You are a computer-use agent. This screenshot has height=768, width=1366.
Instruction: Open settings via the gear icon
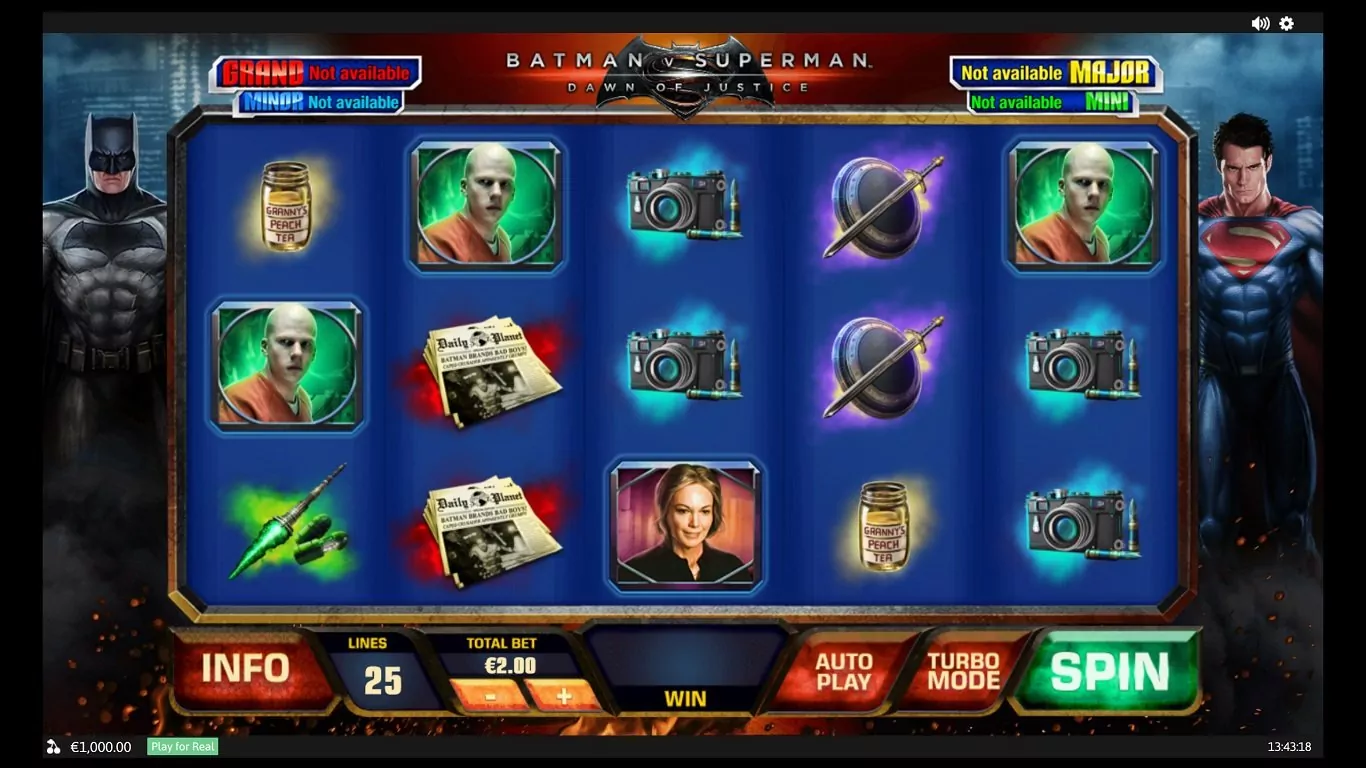[x=1287, y=23]
